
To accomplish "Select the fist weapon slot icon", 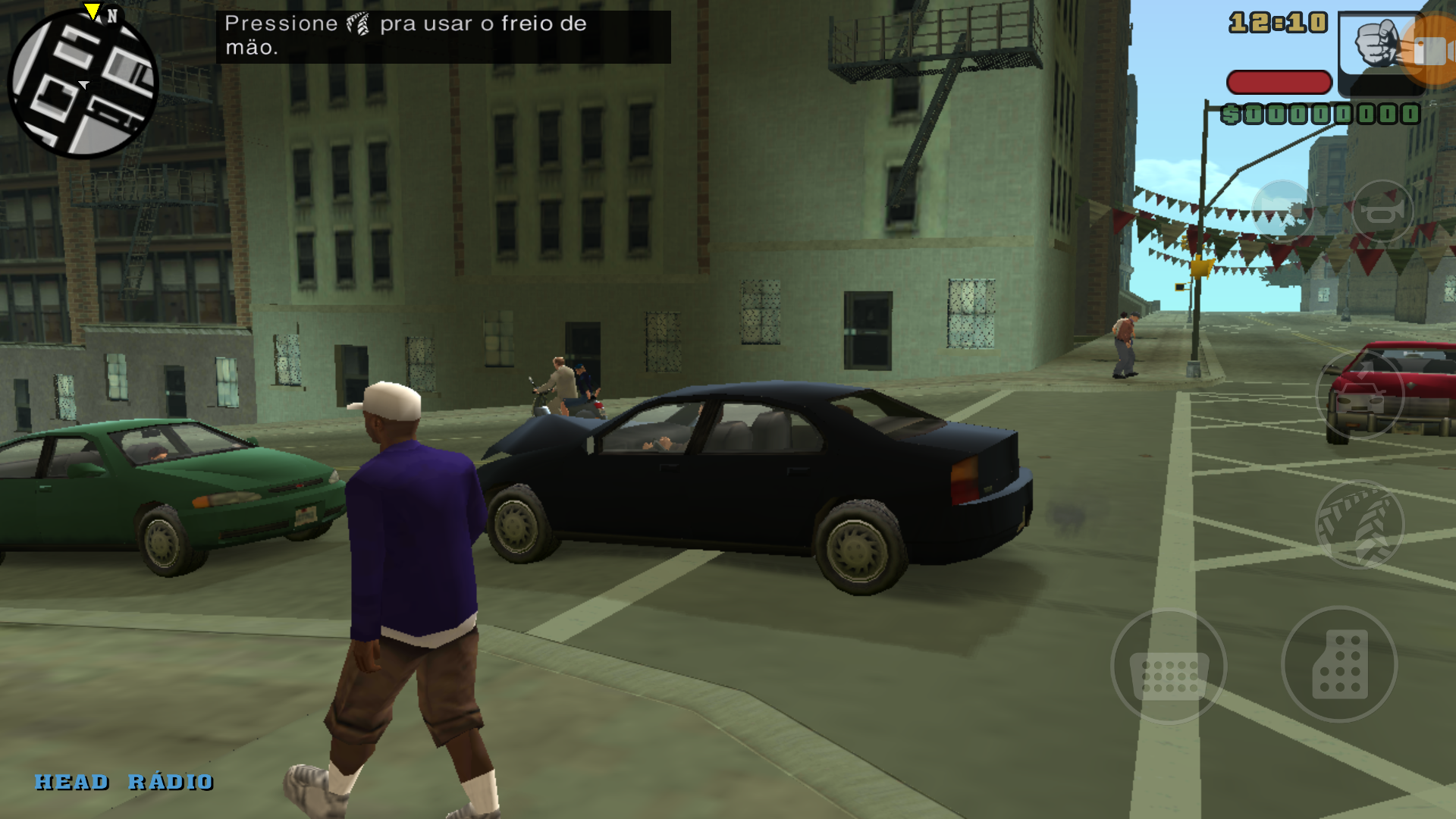I will tap(1377, 42).
